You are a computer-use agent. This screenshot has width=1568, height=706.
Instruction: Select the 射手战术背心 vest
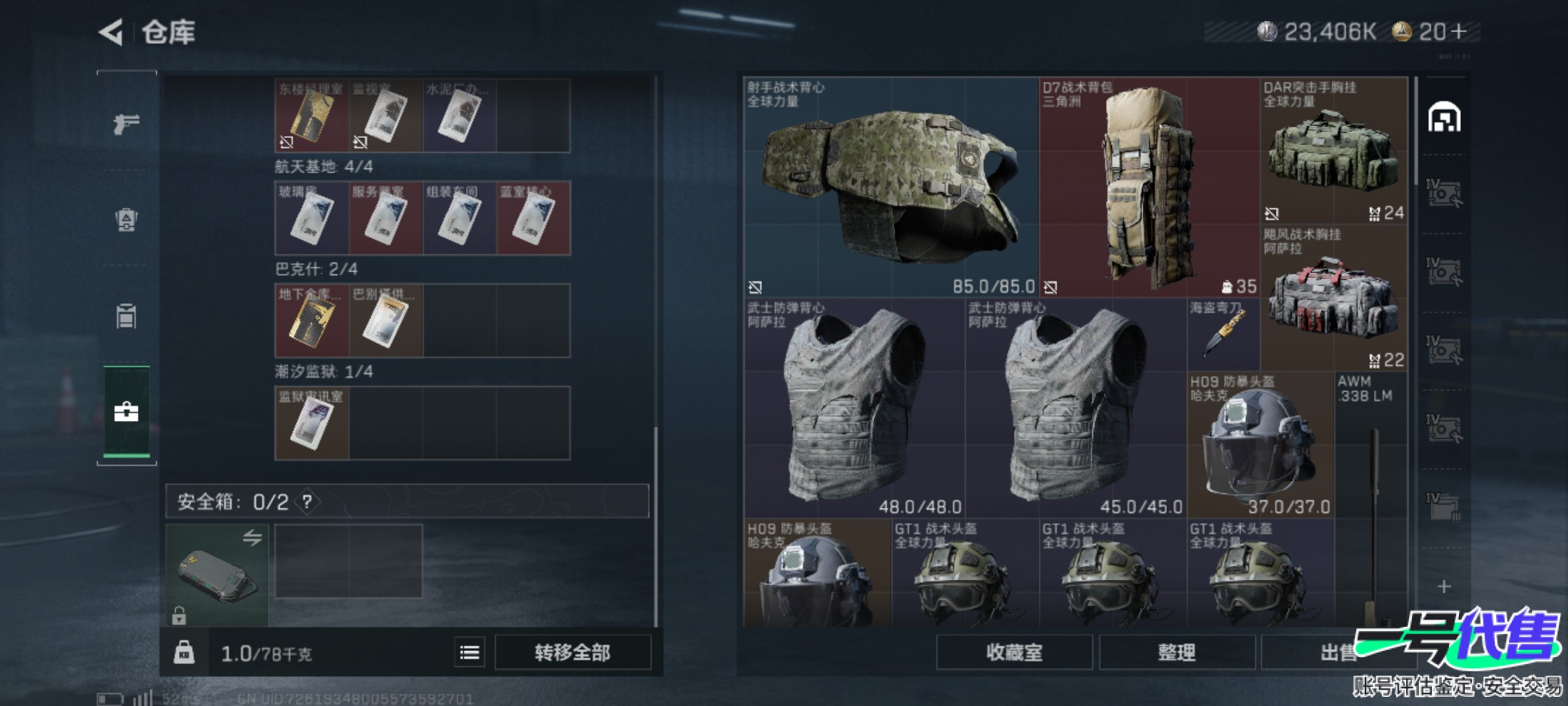(x=890, y=188)
